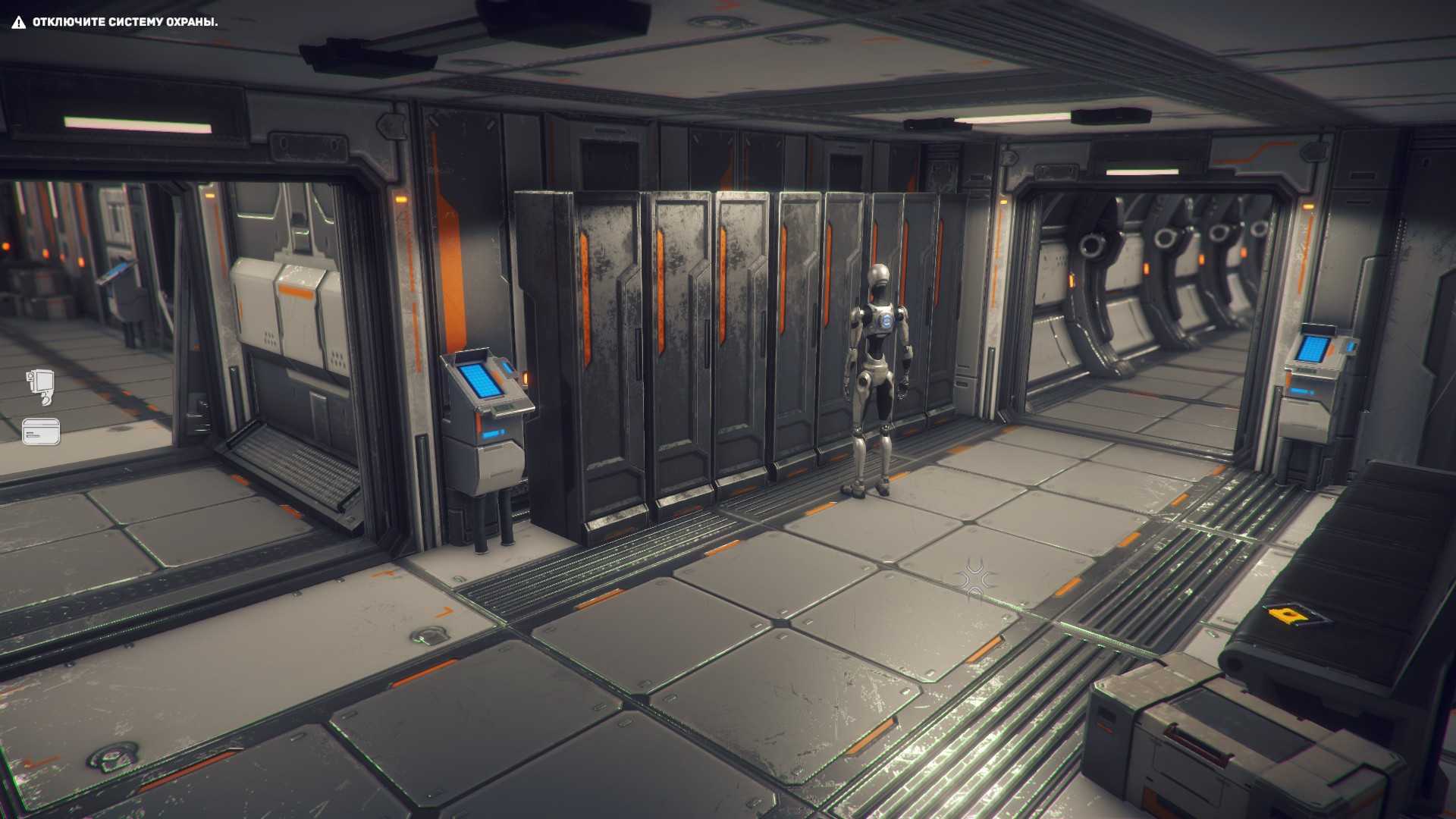Select the keycard item in inventory
The width and height of the screenshot is (1456, 819).
(x=41, y=431)
